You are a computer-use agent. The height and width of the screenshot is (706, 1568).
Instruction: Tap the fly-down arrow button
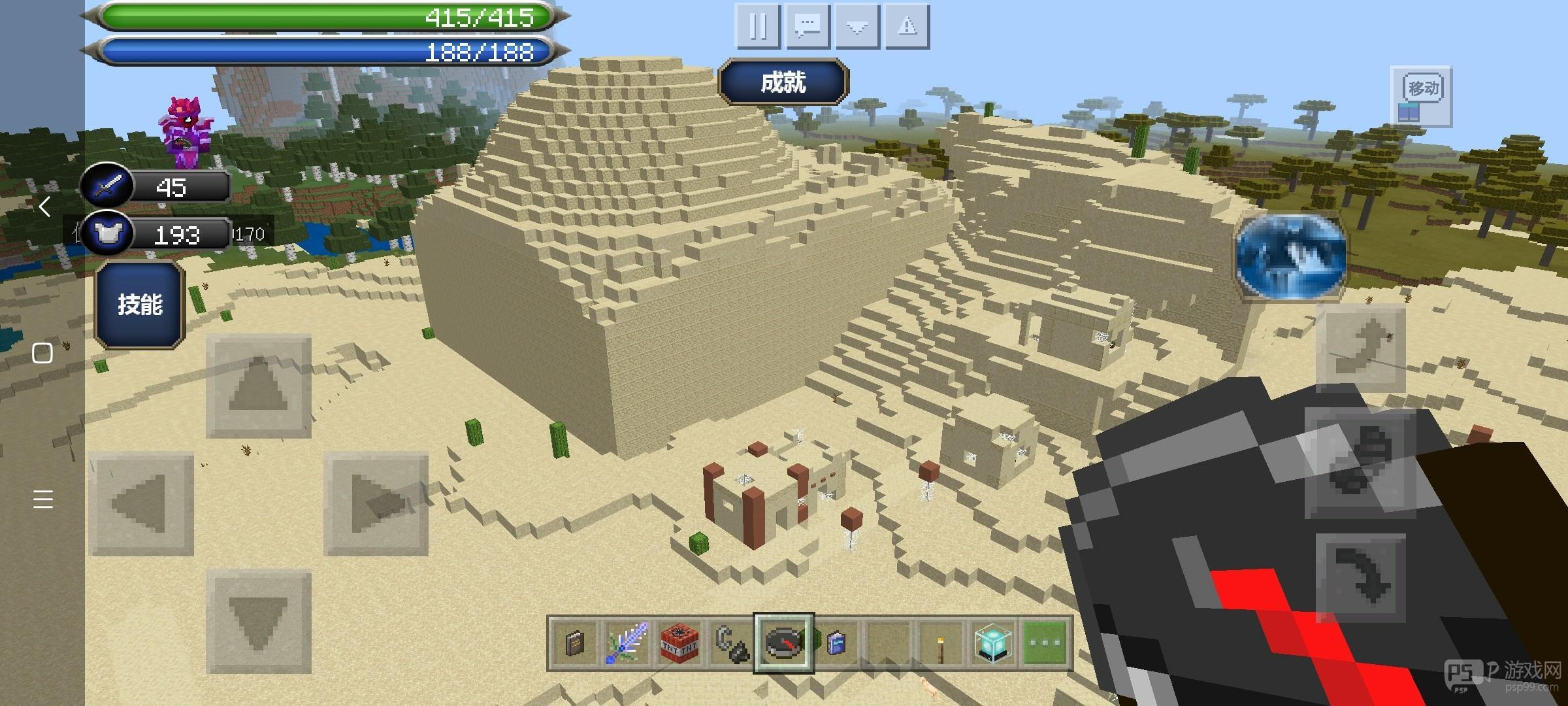click(1360, 577)
